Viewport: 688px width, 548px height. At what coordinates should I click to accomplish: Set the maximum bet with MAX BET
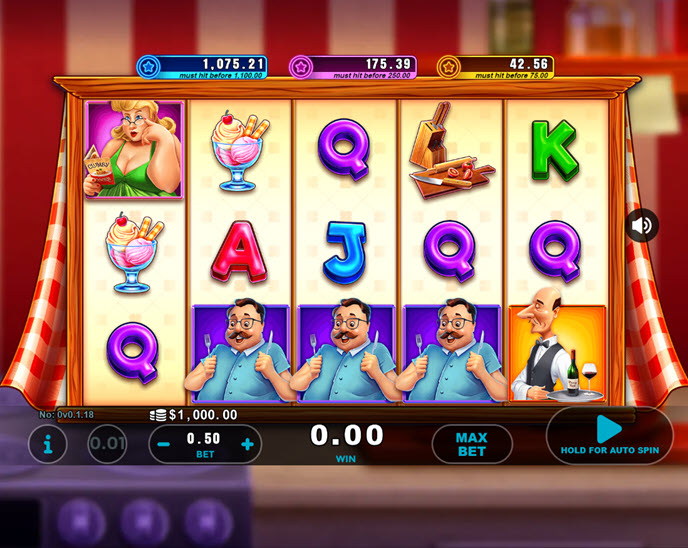471,444
